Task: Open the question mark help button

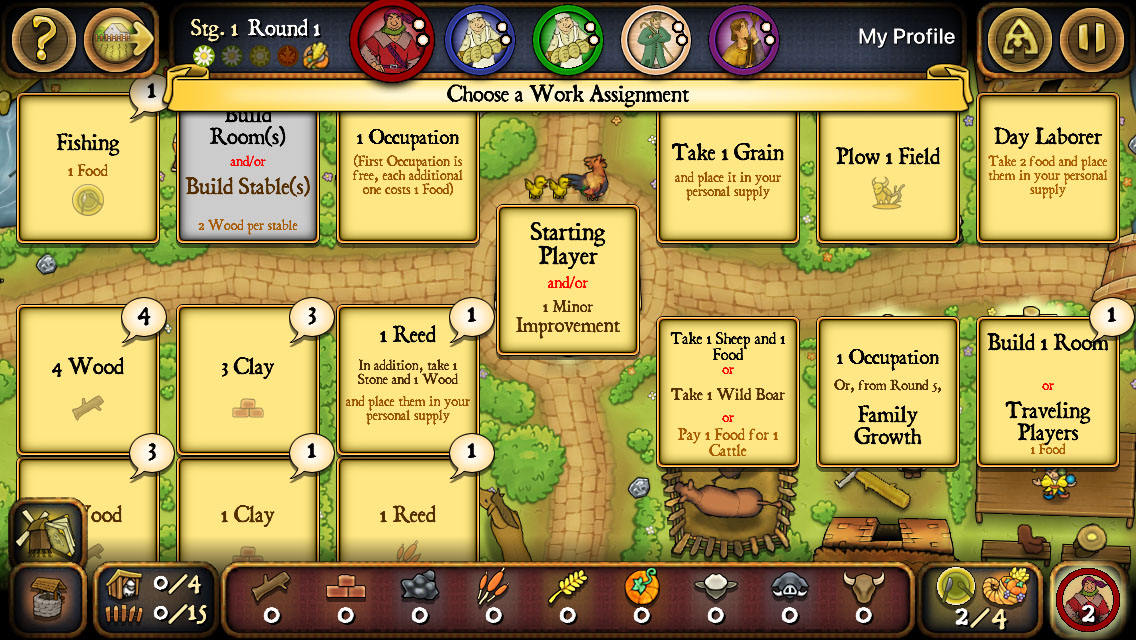Action: click(x=43, y=39)
